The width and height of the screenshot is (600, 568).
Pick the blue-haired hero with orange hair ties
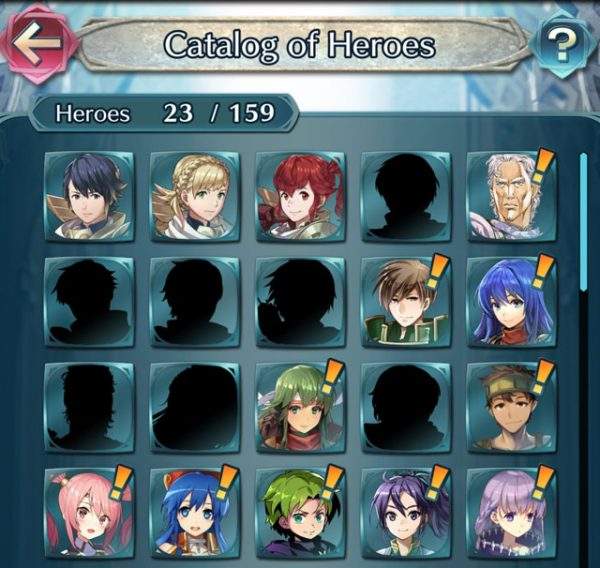[x=195, y=512]
